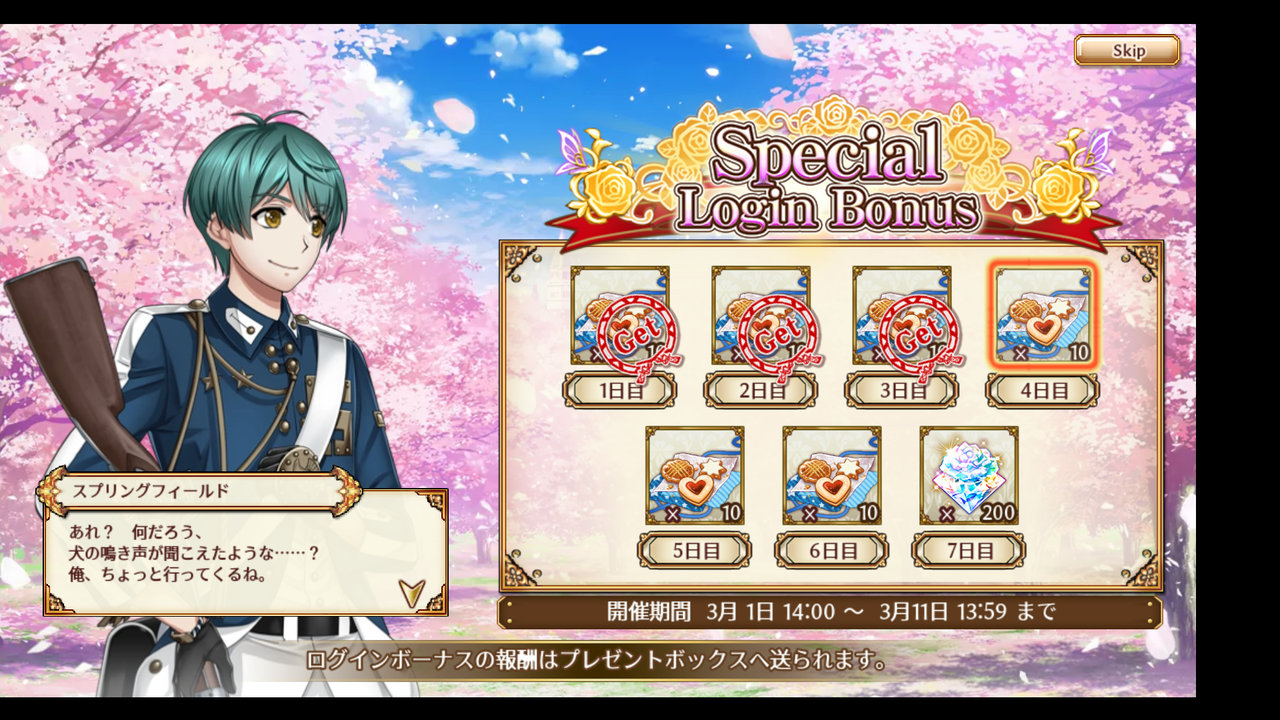
Task: Select the day 2 claimed reward tile
Action: tap(761, 316)
